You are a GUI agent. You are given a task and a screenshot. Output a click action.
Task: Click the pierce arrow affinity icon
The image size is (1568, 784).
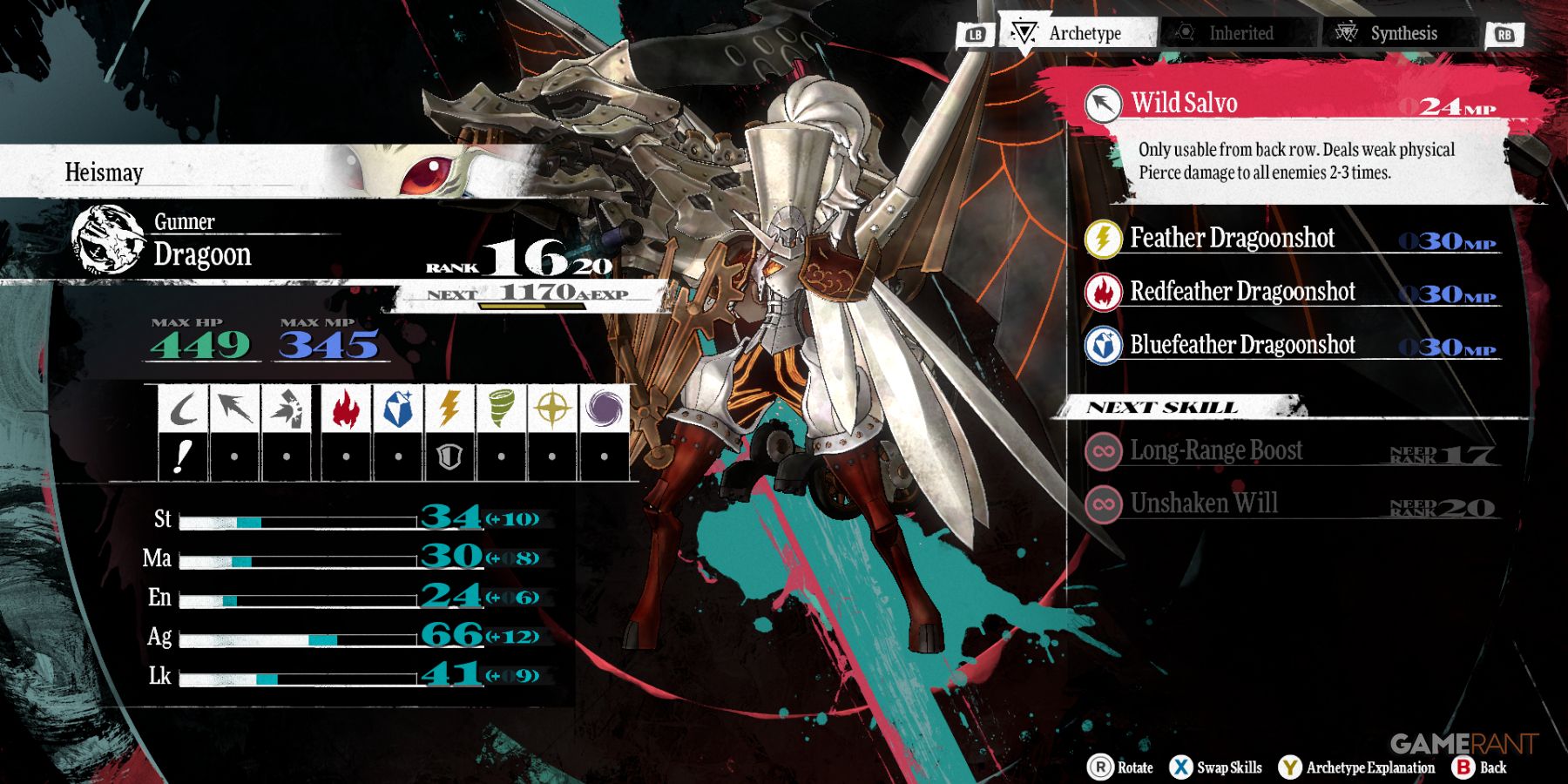(x=234, y=408)
